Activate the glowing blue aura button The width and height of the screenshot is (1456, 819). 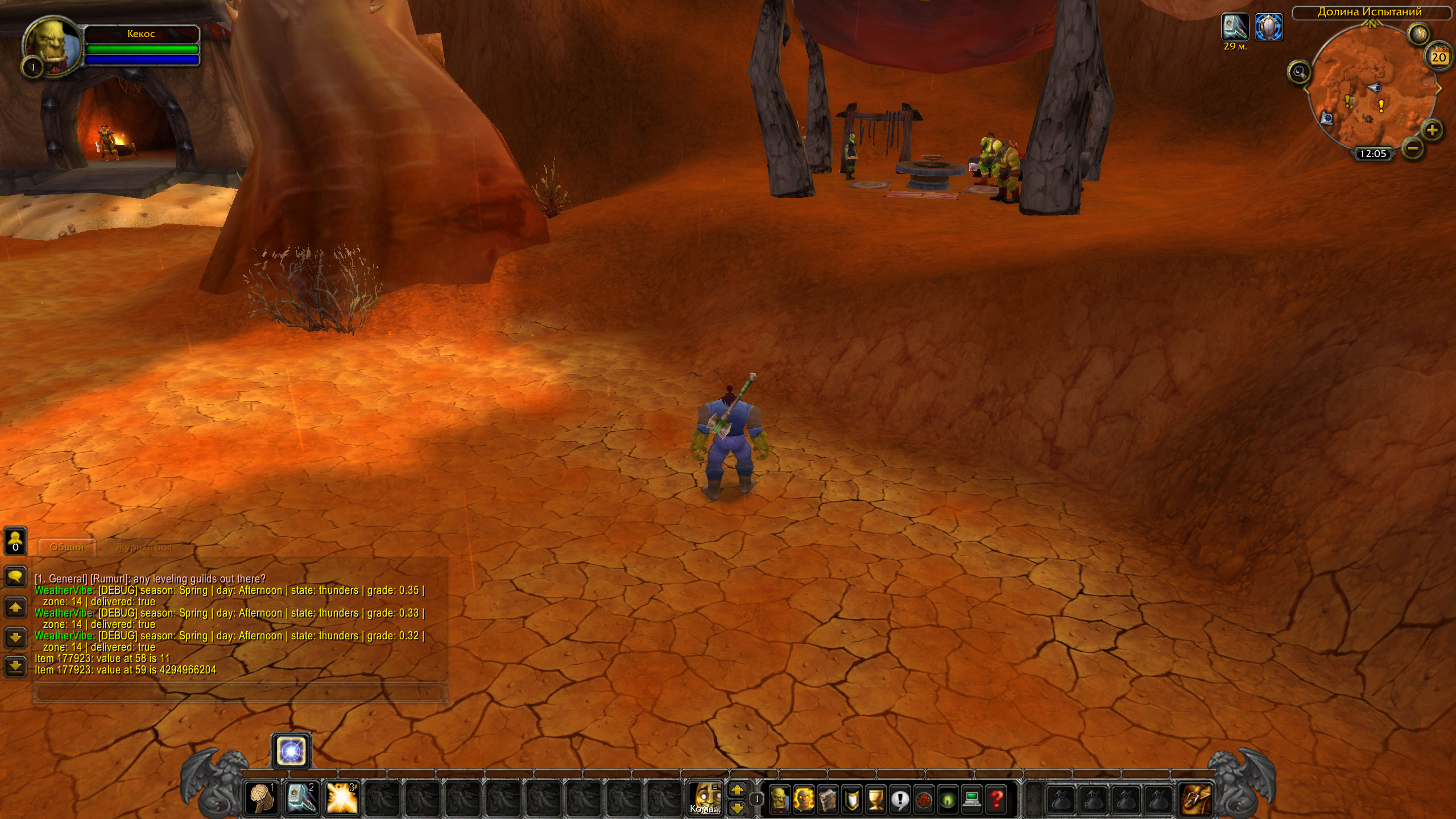[x=291, y=751]
